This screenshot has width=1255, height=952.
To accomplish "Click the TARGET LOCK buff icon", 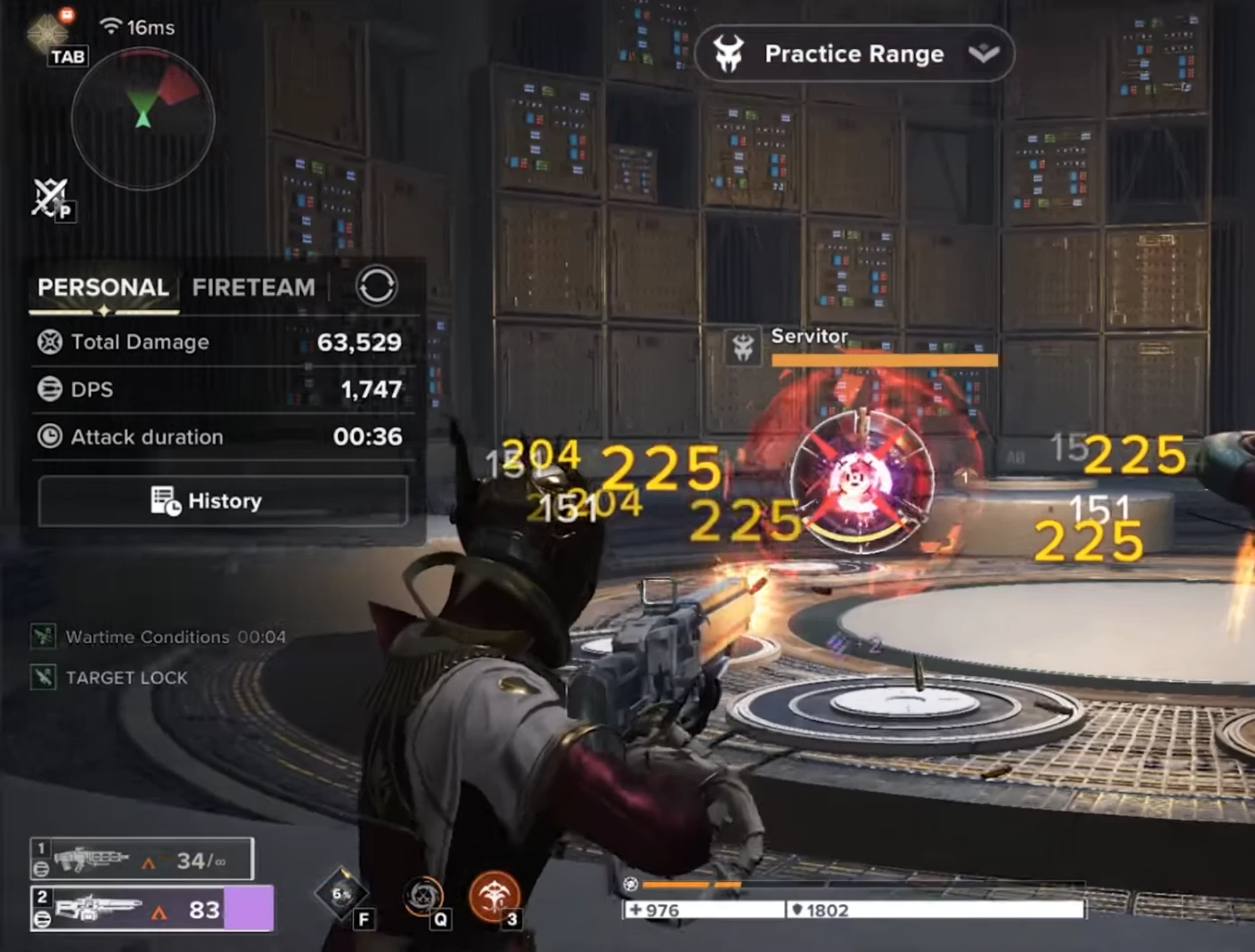I will (43, 677).
